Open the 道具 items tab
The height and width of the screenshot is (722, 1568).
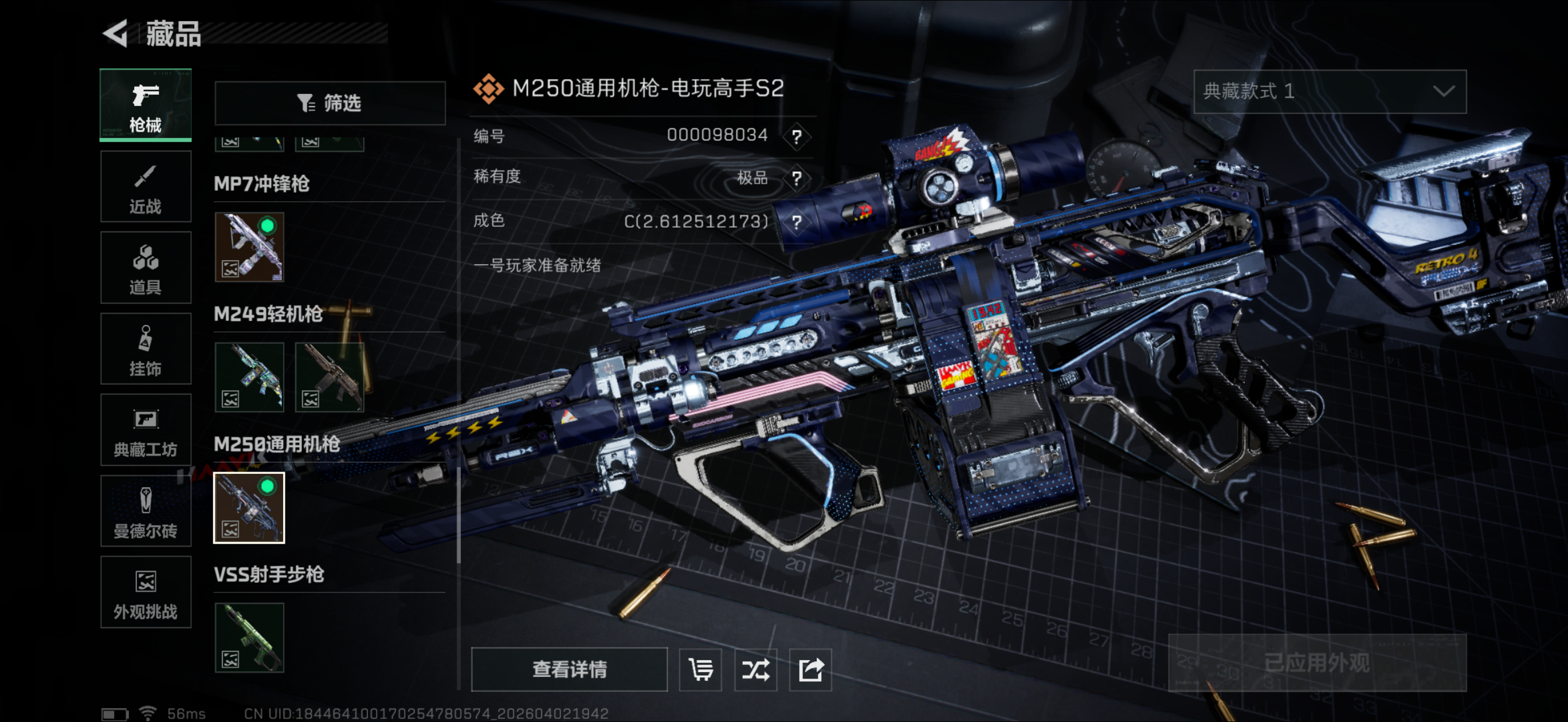146,268
